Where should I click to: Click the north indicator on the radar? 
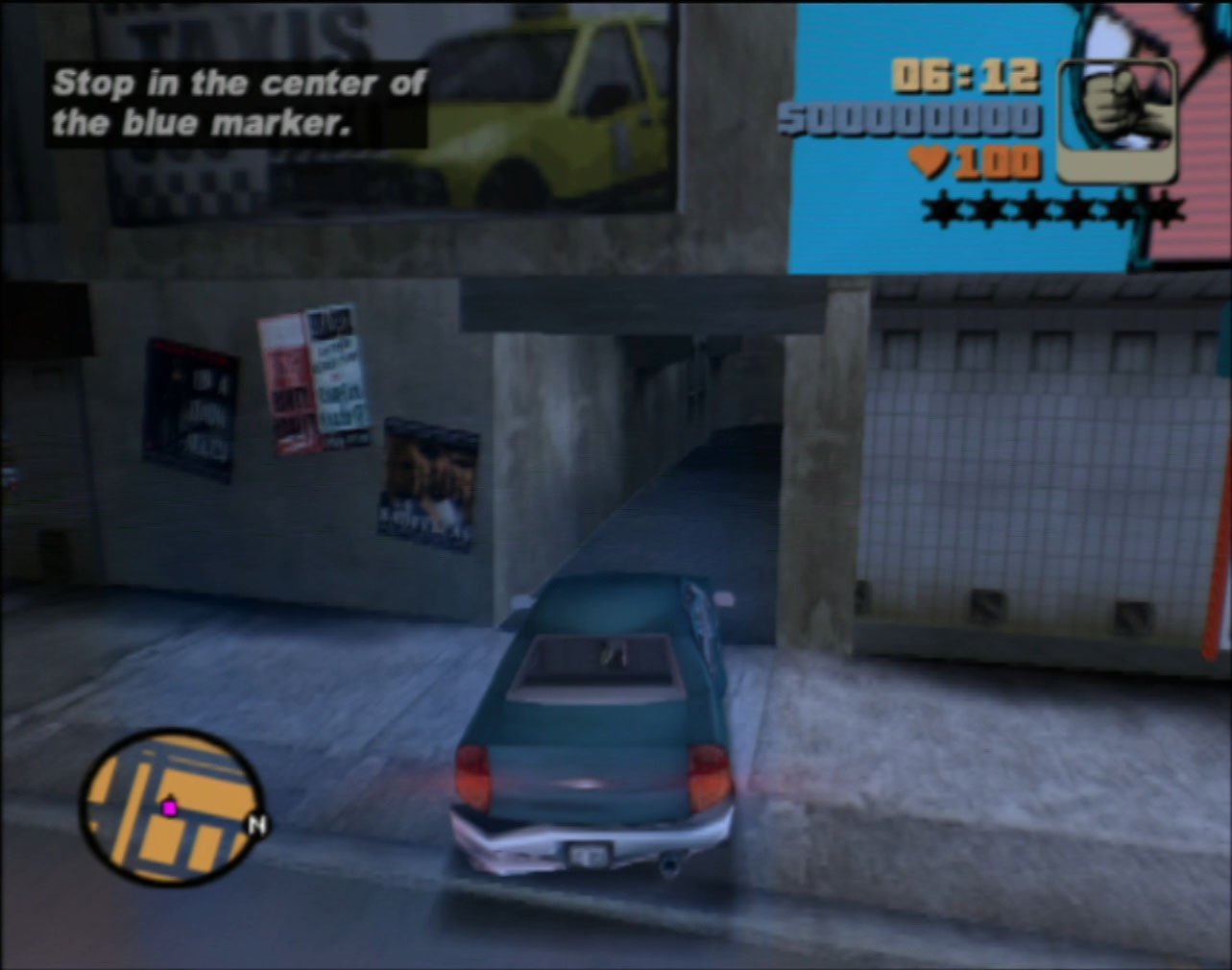click(256, 824)
